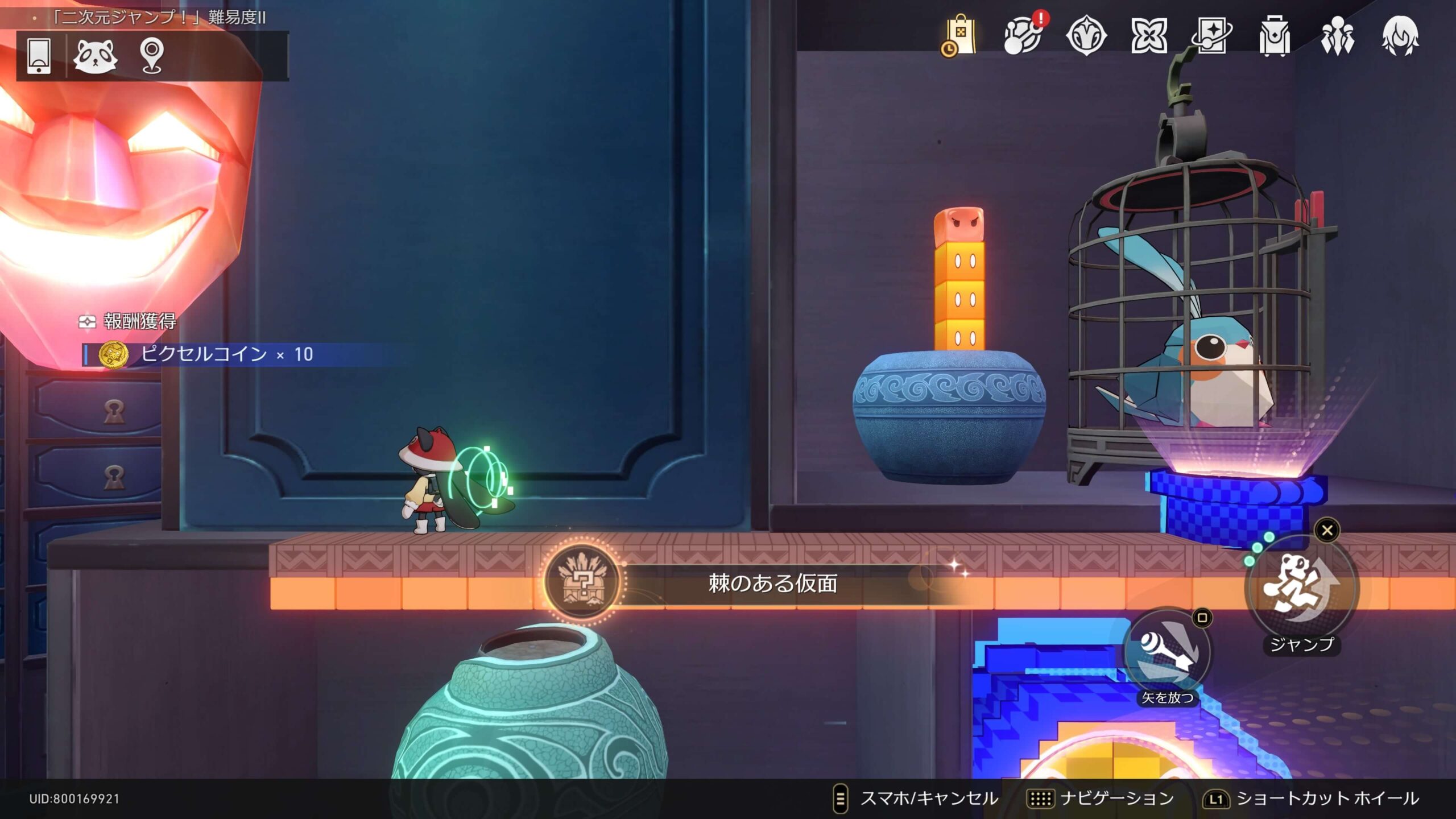Viewport: 1456px width, 819px height.
Task: Open the star card warp icon
Action: (1211, 35)
